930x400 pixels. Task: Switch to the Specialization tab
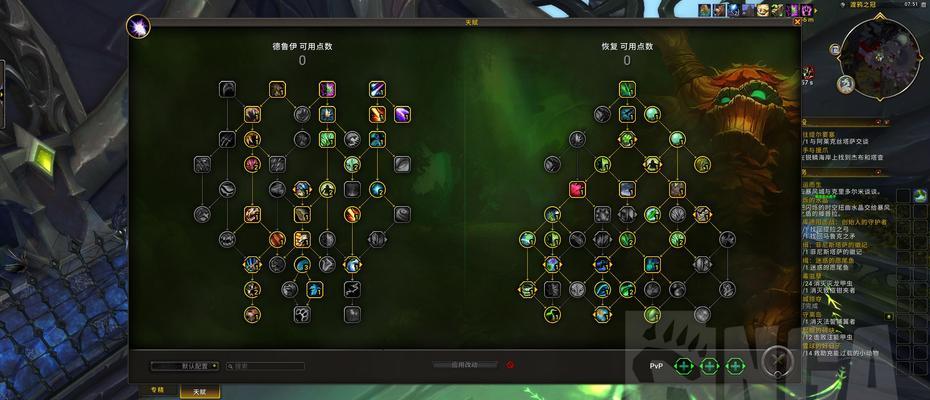tap(157, 391)
